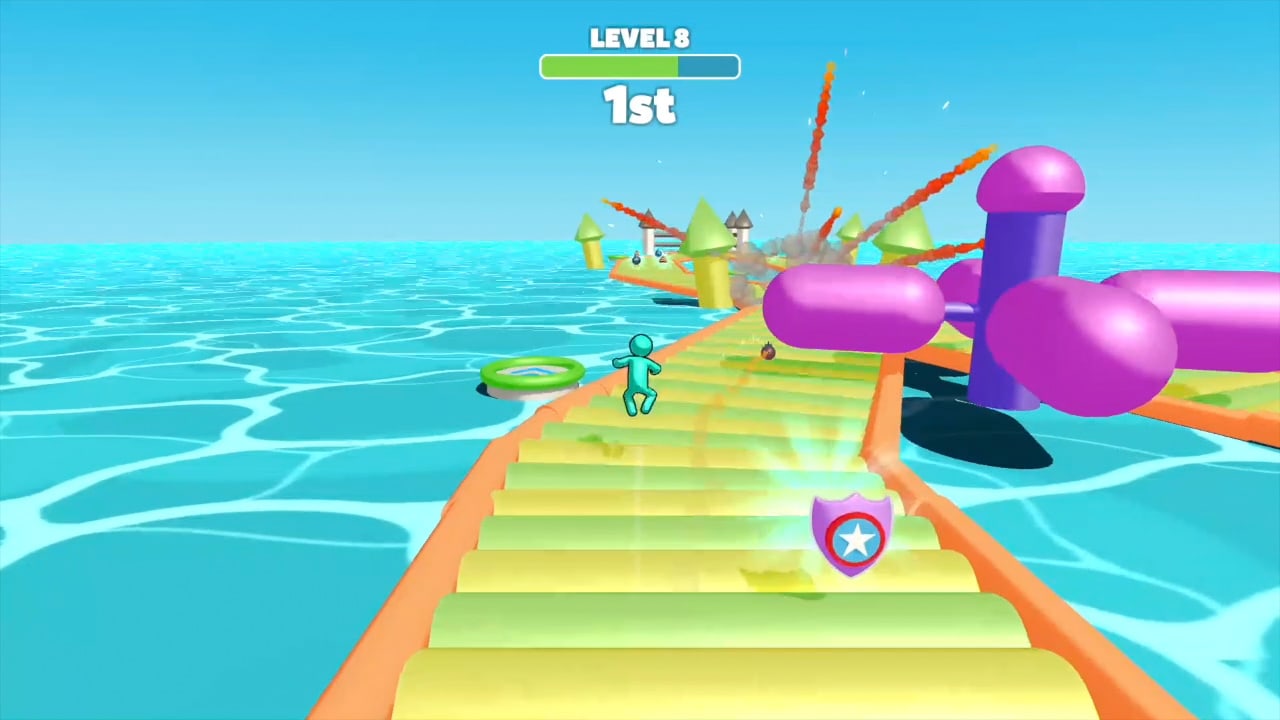Tap the green trampoline bounce pad
Screen dimensions: 1280x720
pyautogui.click(x=532, y=373)
